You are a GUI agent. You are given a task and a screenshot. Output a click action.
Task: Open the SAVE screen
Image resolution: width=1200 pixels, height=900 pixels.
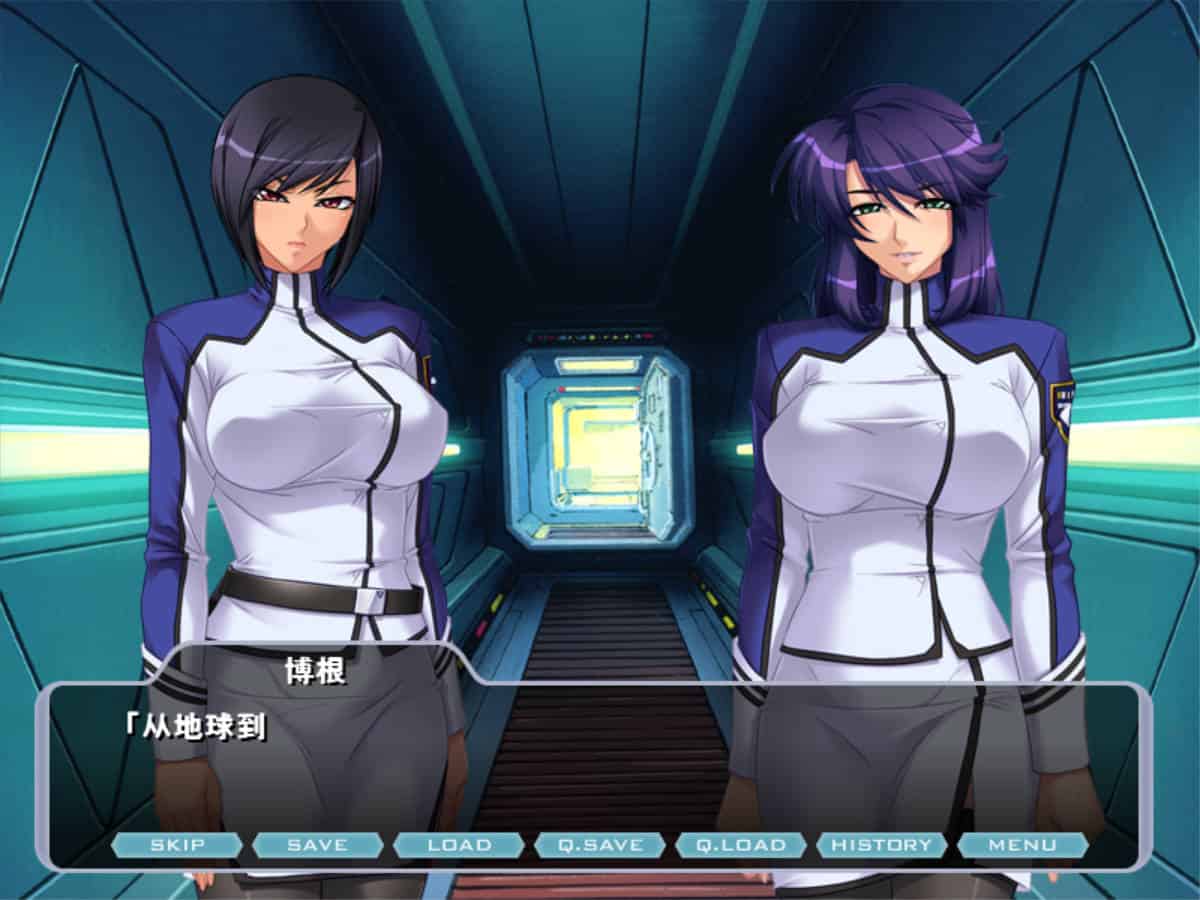click(317, 845)
